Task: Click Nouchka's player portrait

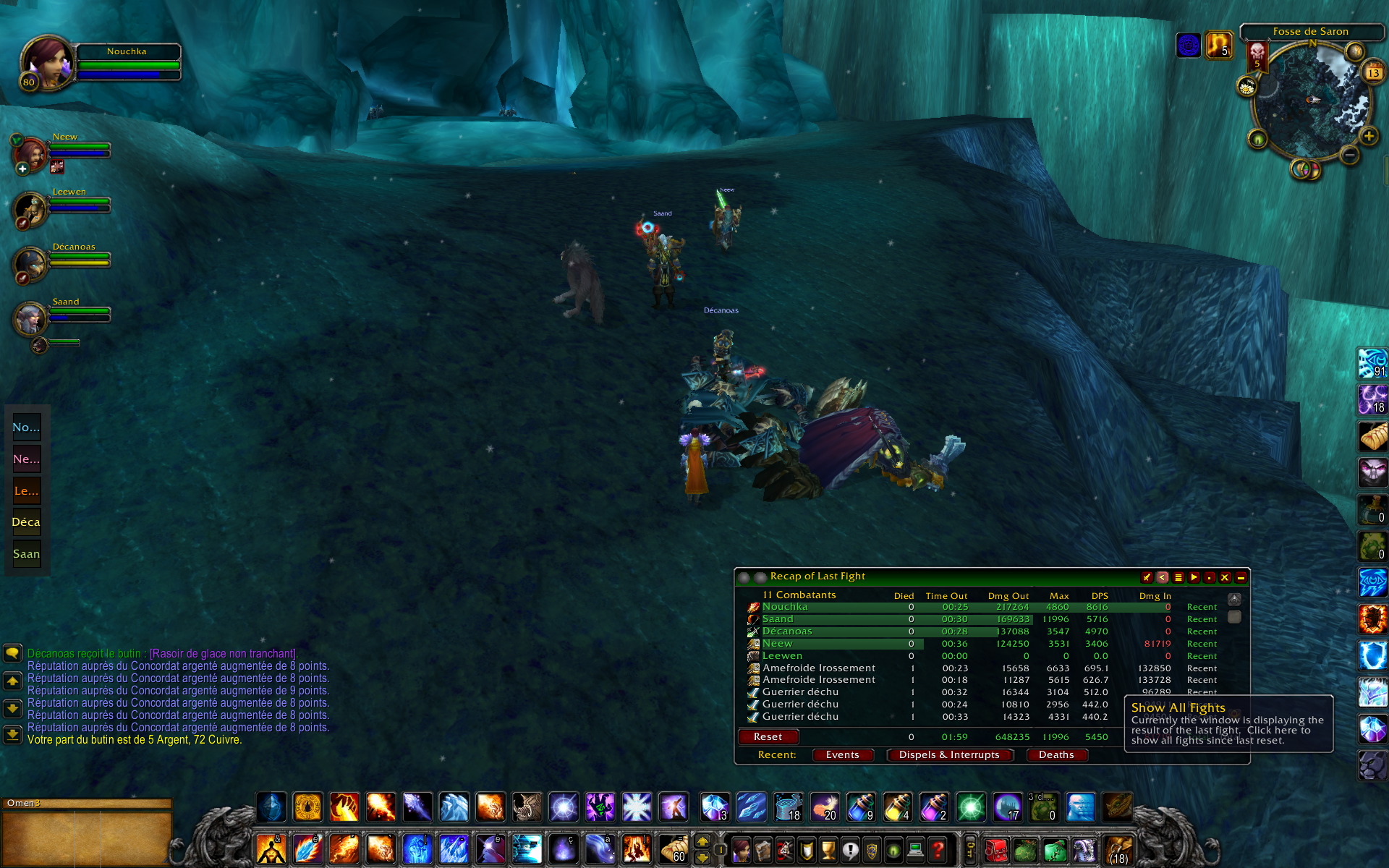Action: (46, 64)
